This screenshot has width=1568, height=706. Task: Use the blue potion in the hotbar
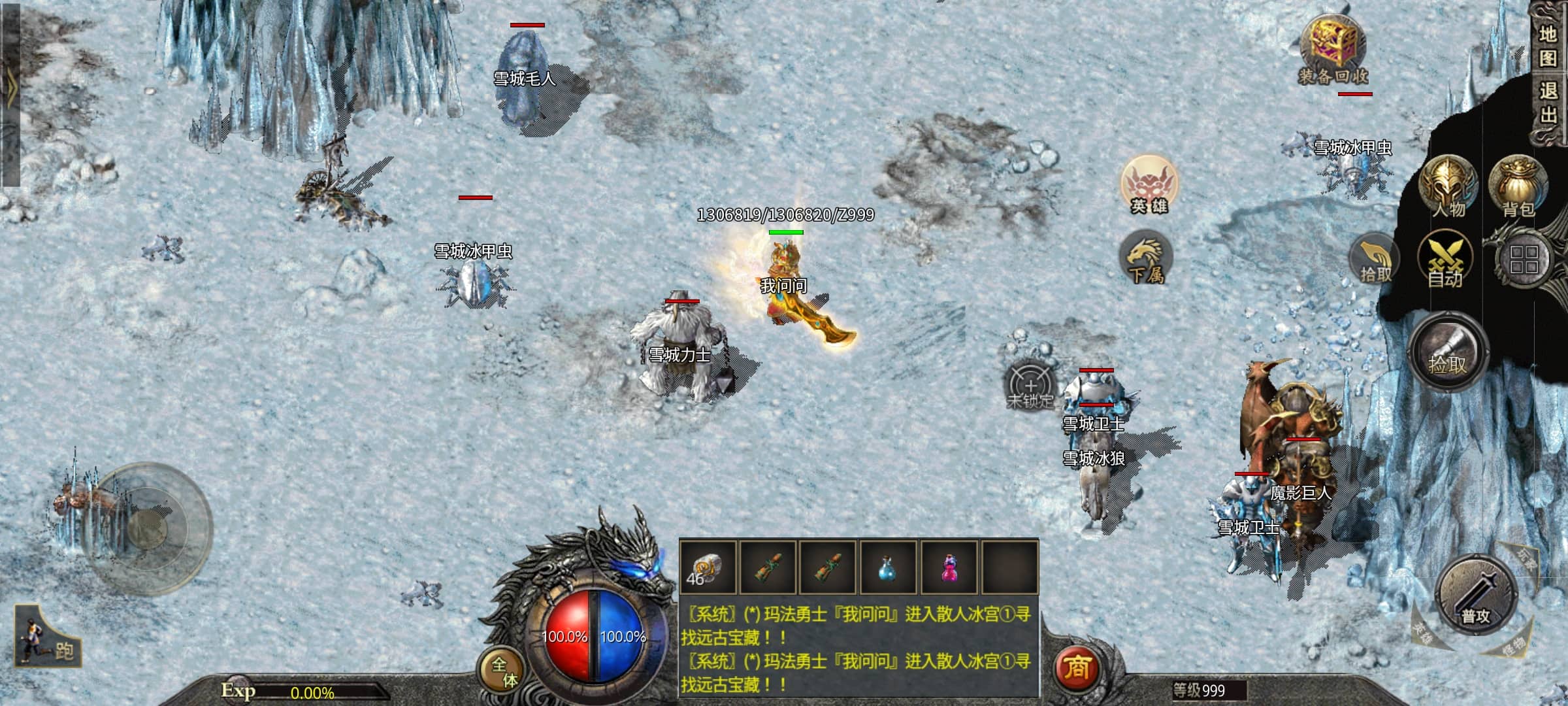[x=887, y=568]
